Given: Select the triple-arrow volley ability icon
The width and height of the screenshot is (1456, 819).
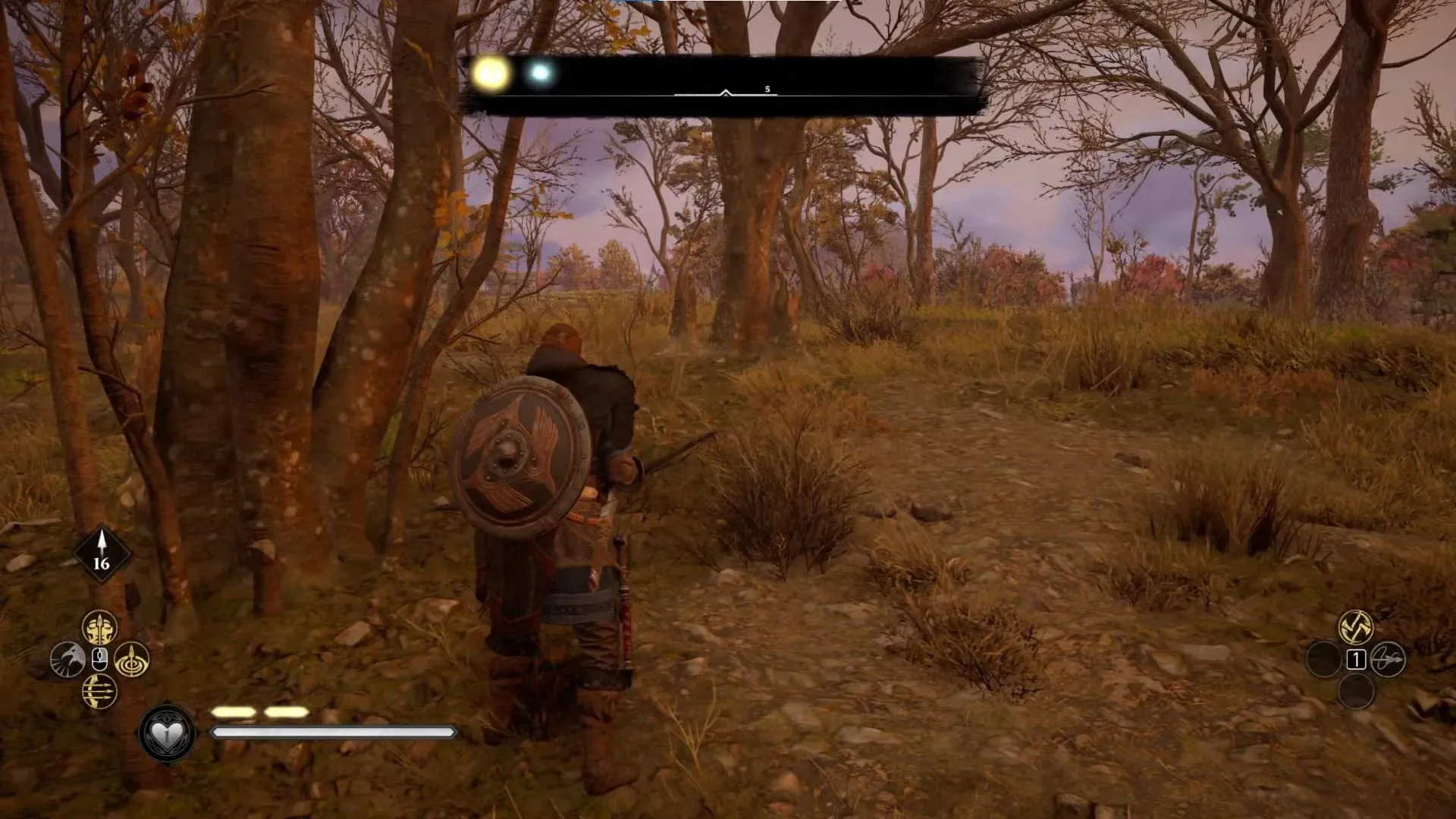Looking at the screenshot, I should click(x=99, y=692).
